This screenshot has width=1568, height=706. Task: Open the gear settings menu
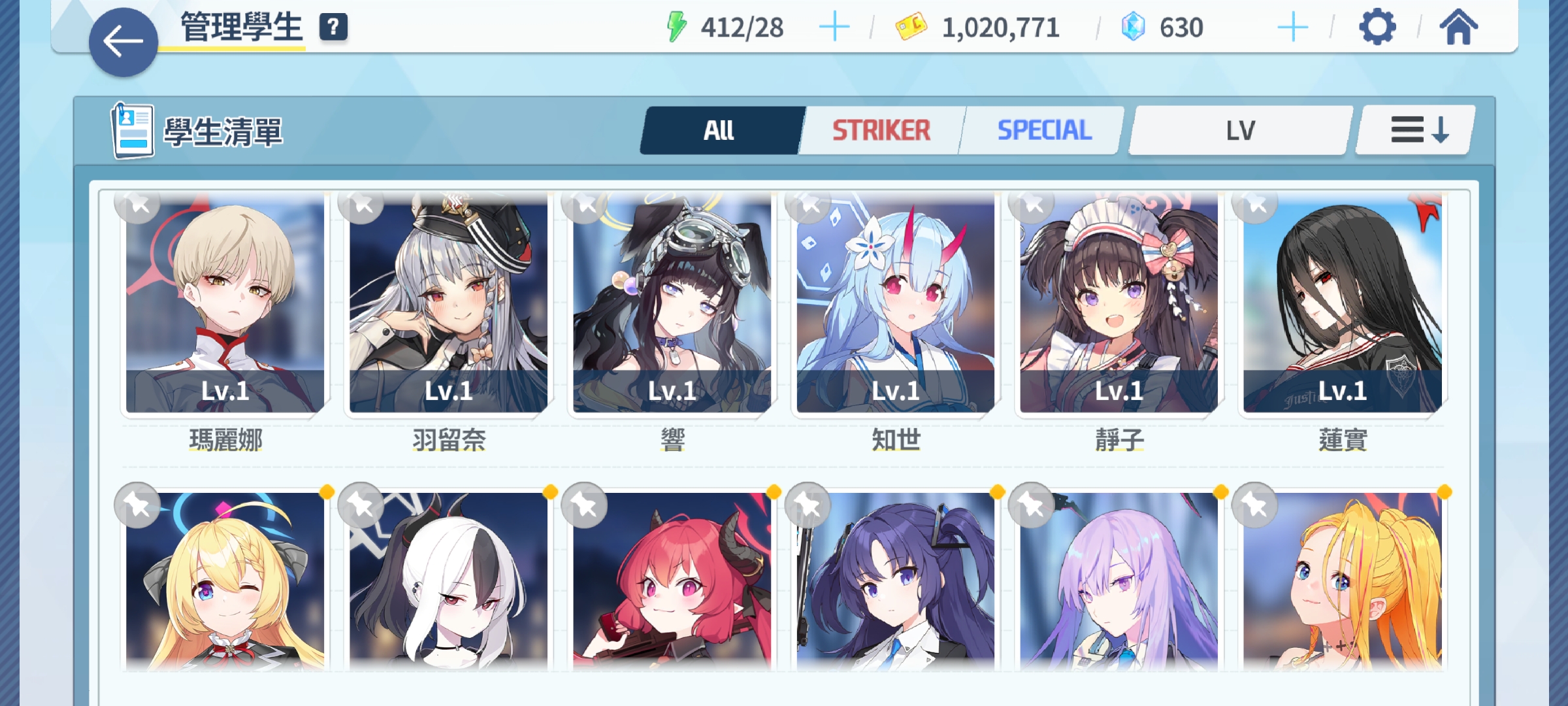[1377, 27]
